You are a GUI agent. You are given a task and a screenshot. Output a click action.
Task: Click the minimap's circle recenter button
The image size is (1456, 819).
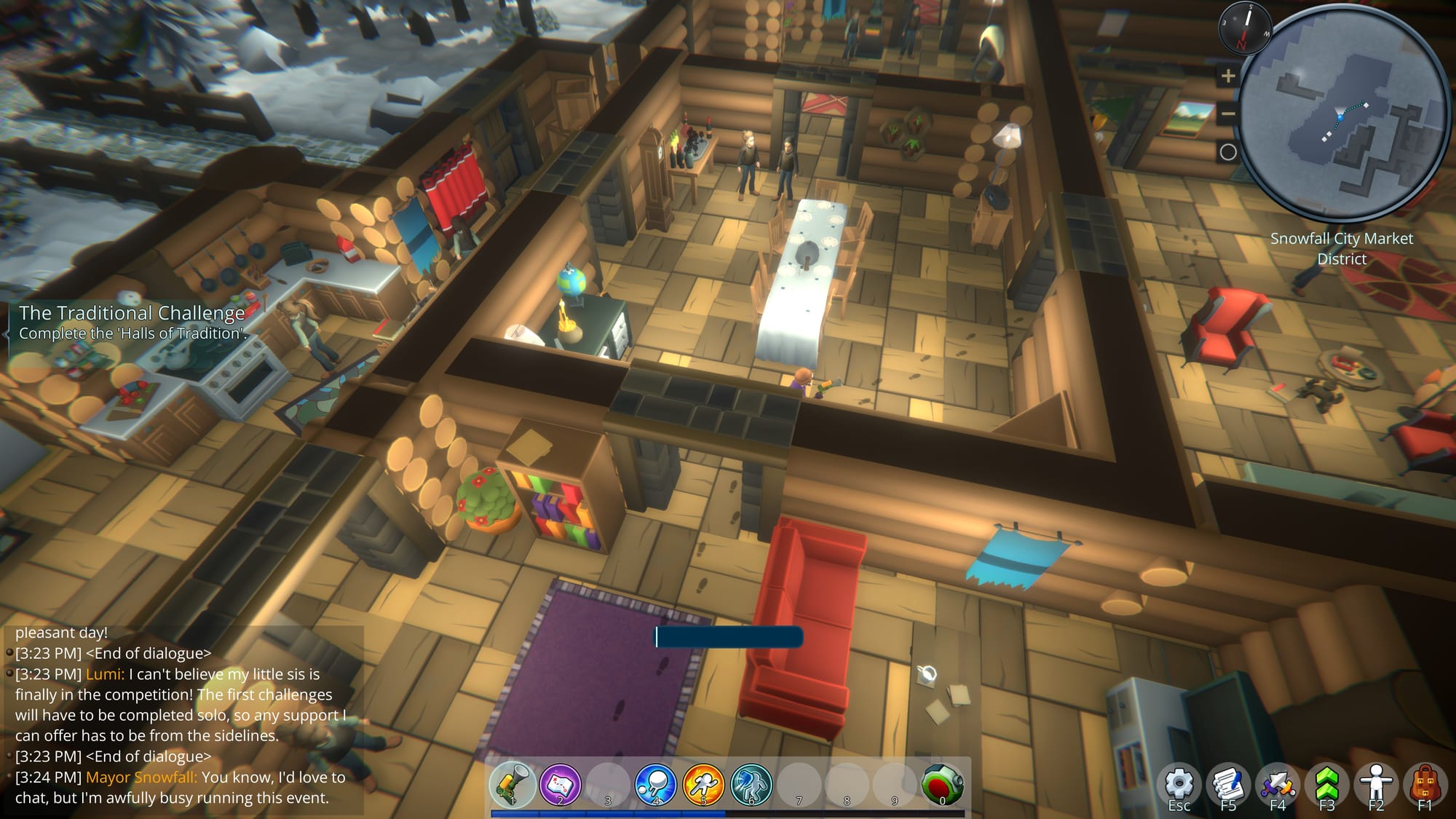pyautogui.click(x=1228, y=152)
